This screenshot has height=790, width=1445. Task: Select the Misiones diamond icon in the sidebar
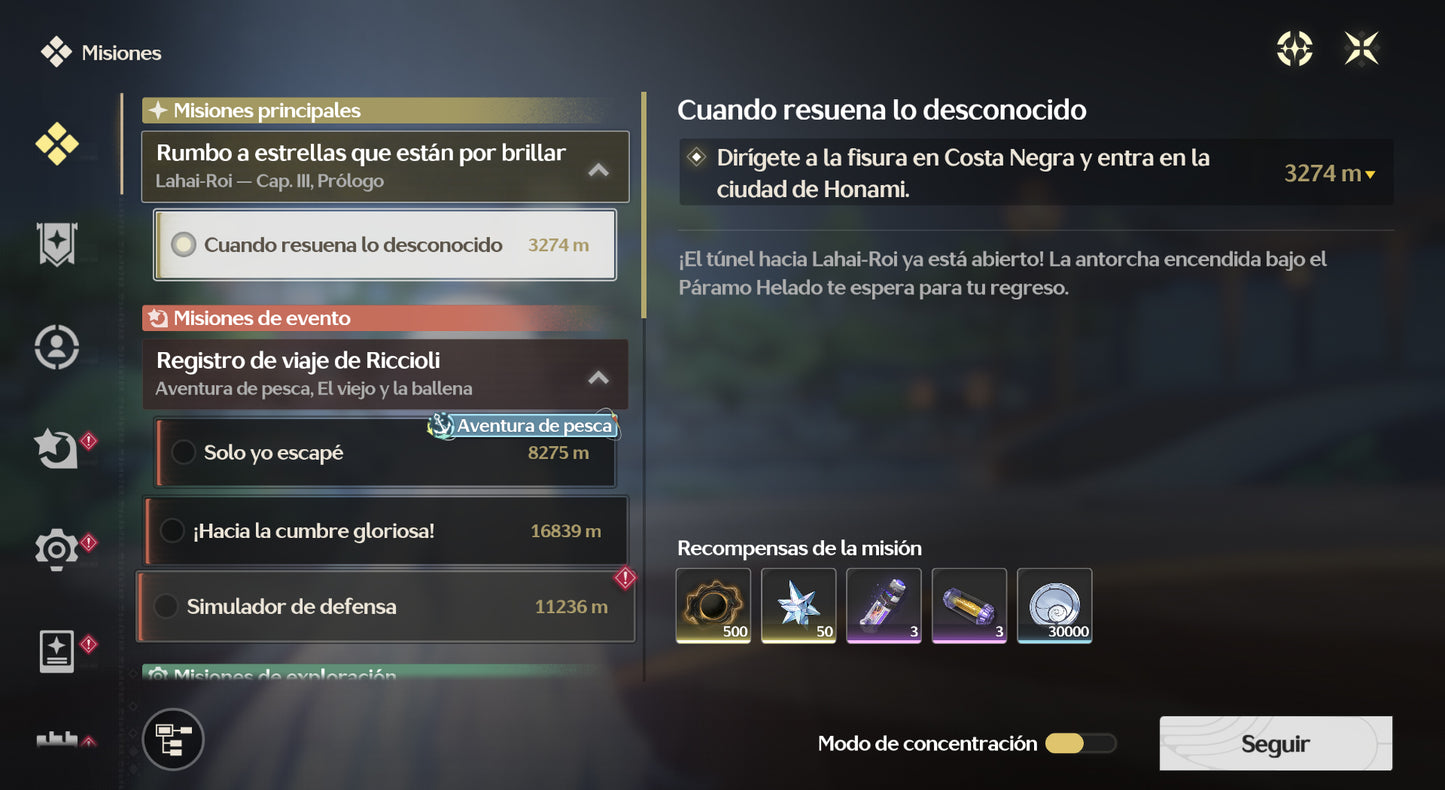pos(57,144)
